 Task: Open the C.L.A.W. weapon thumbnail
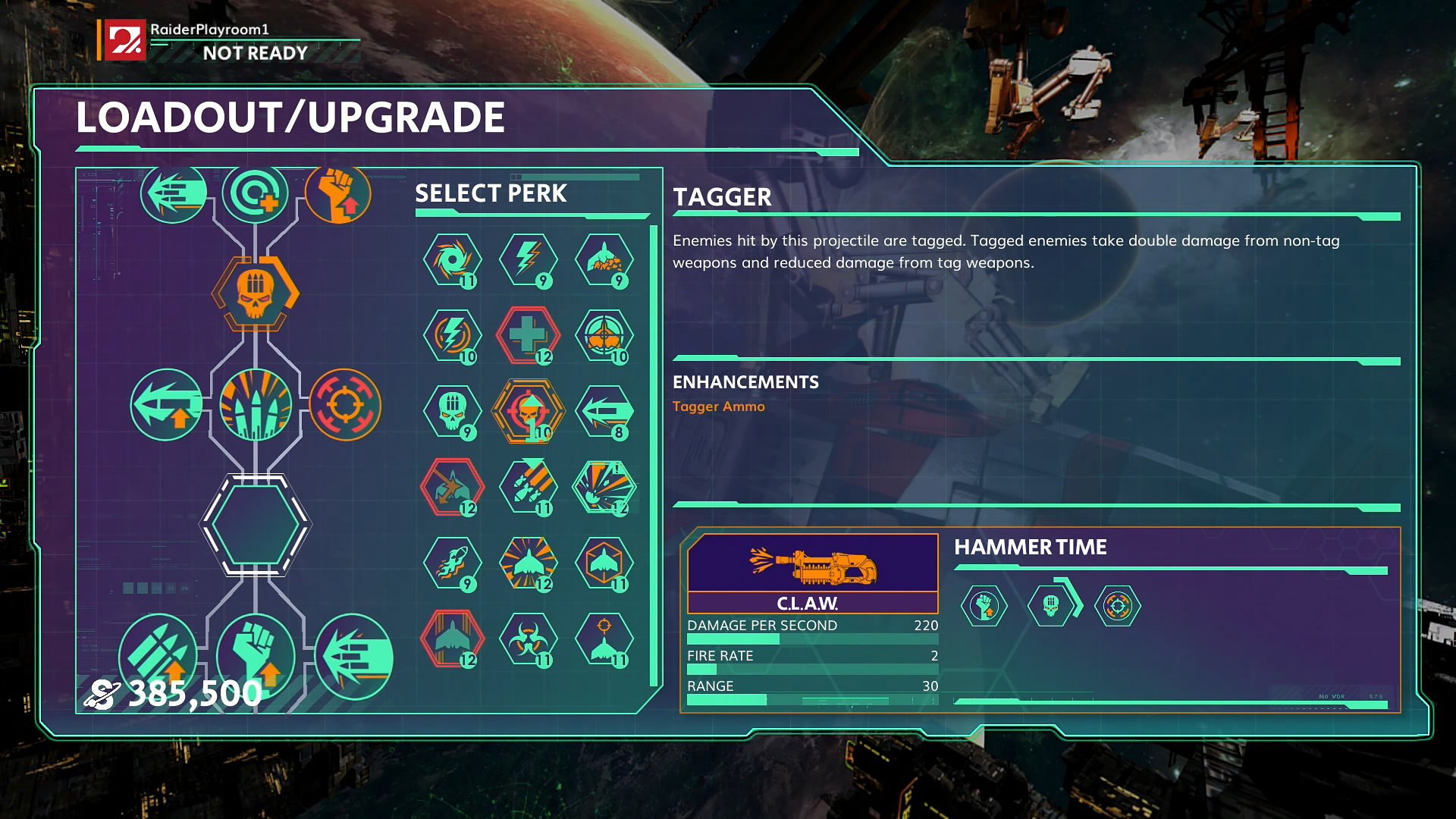812,565
